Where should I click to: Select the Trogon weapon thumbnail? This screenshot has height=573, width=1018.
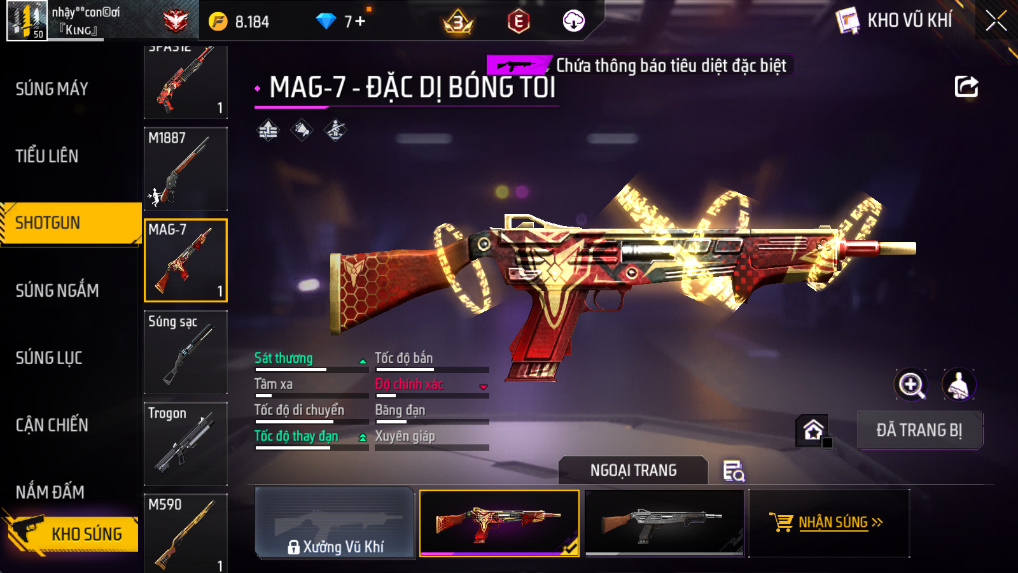click(x=186, y=445)
